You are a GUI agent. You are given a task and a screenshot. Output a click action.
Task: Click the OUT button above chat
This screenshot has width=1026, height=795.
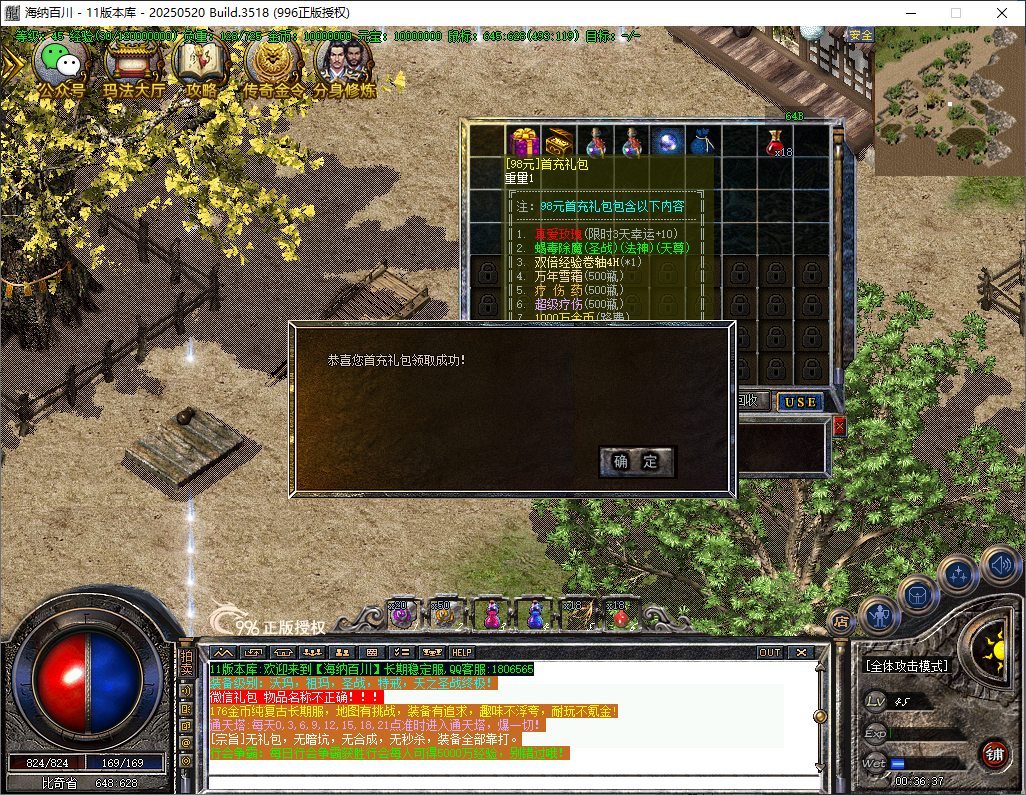[769, 652]
